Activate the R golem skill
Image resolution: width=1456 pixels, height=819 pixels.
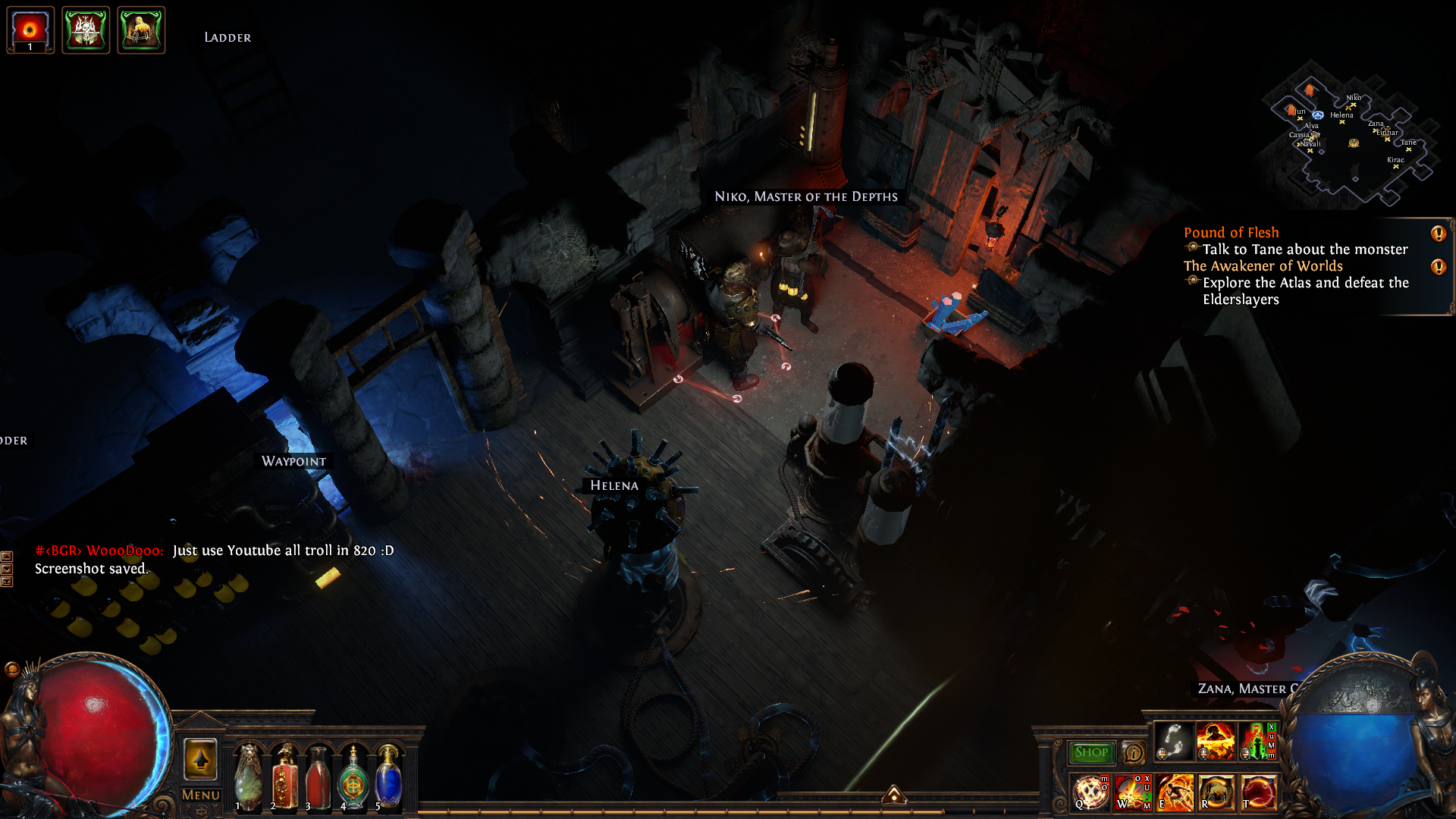[1216, 792]
